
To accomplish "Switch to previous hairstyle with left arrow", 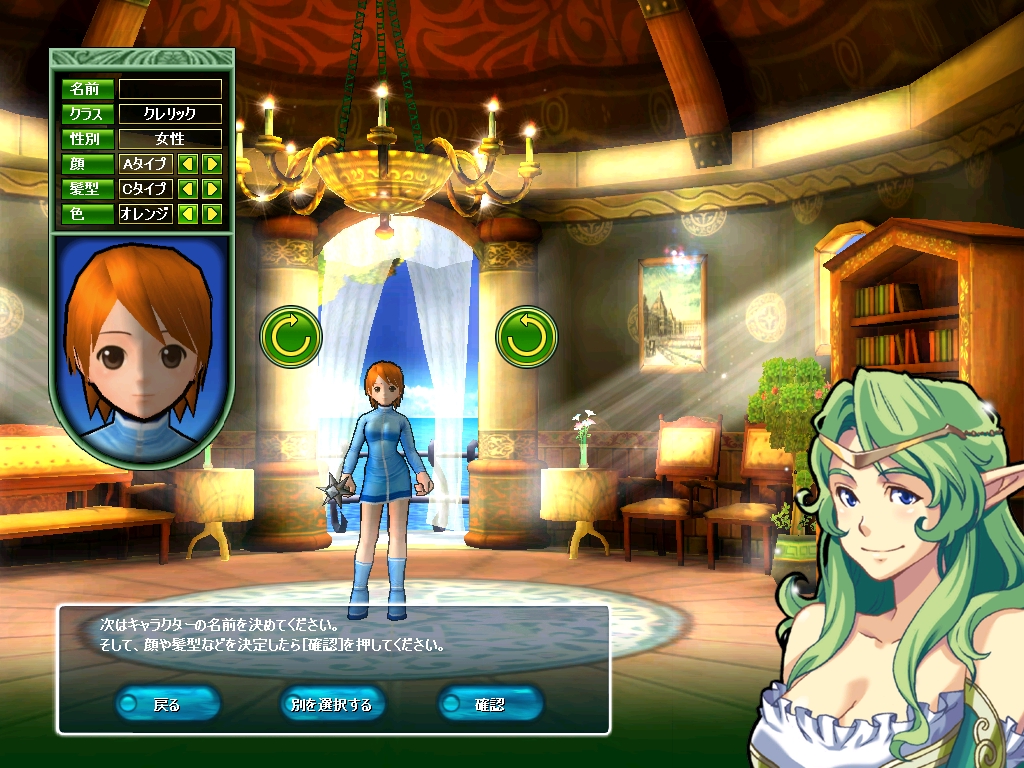I will pyautogui.click(x=187, y=188).
